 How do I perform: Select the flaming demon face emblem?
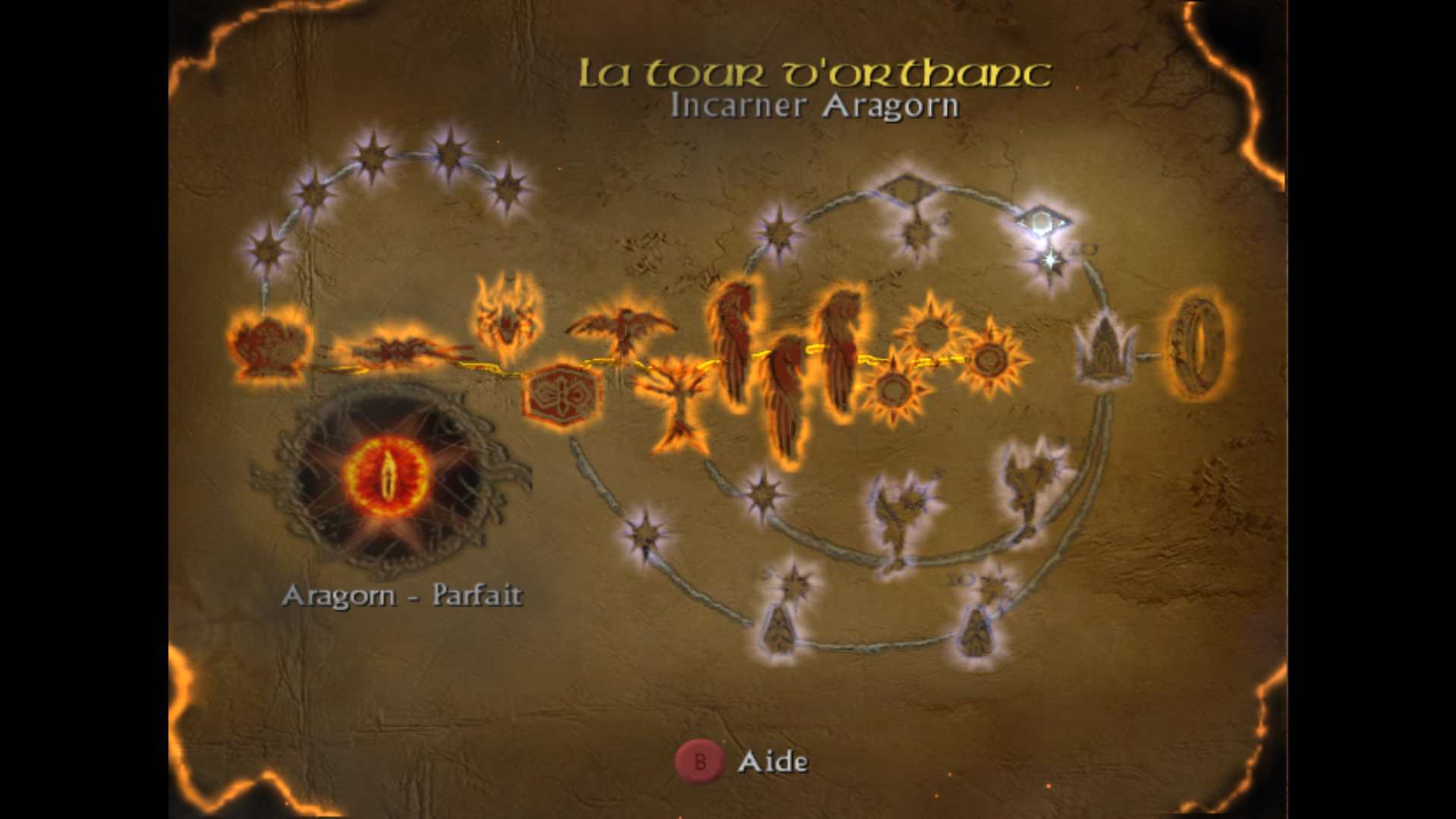tap(508, 319)
